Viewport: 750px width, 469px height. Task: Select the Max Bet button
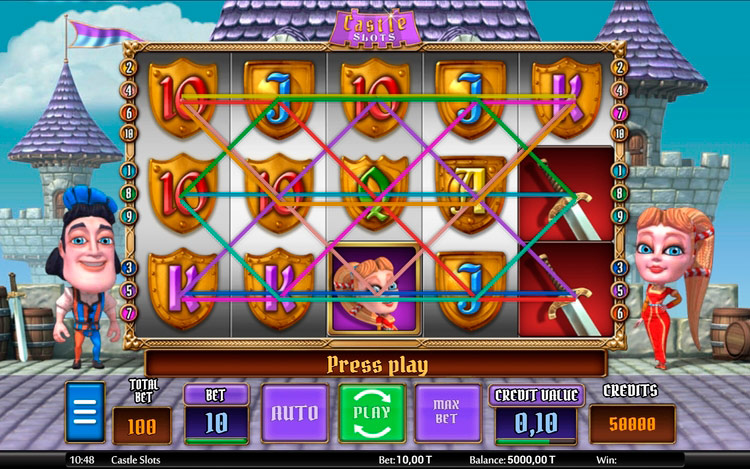point(445,413)
